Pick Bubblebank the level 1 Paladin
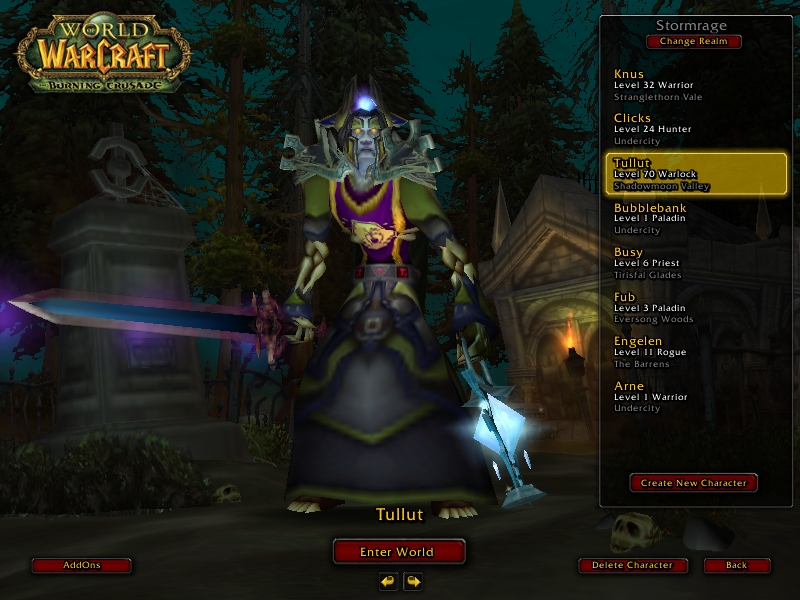Image resolution: width=800 pixels, height=600 pixels. pos(696,218)
